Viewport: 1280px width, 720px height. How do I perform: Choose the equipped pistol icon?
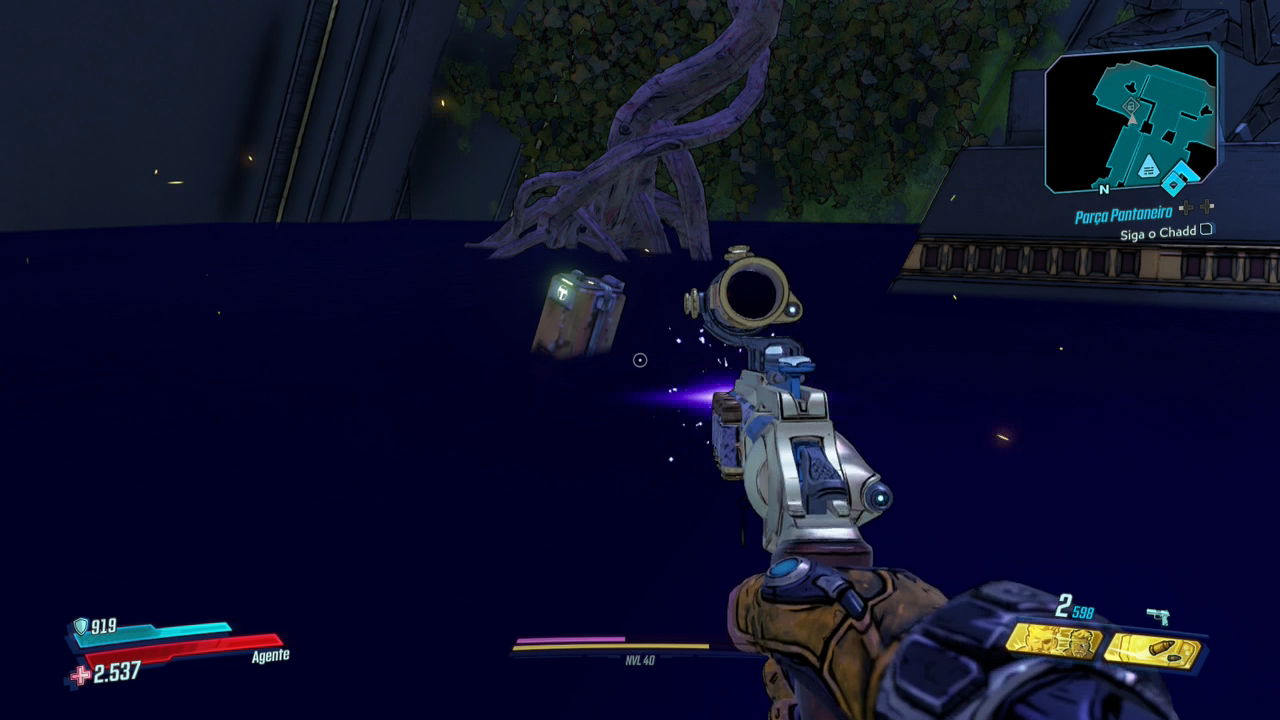(x=1158, y=616)
